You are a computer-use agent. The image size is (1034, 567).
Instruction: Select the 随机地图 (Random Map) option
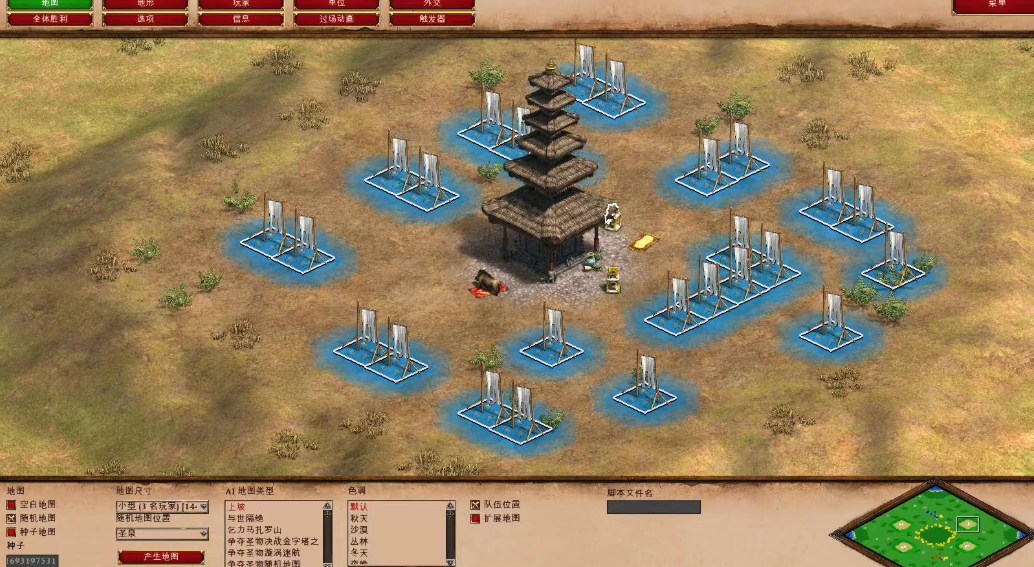point(12,518)
